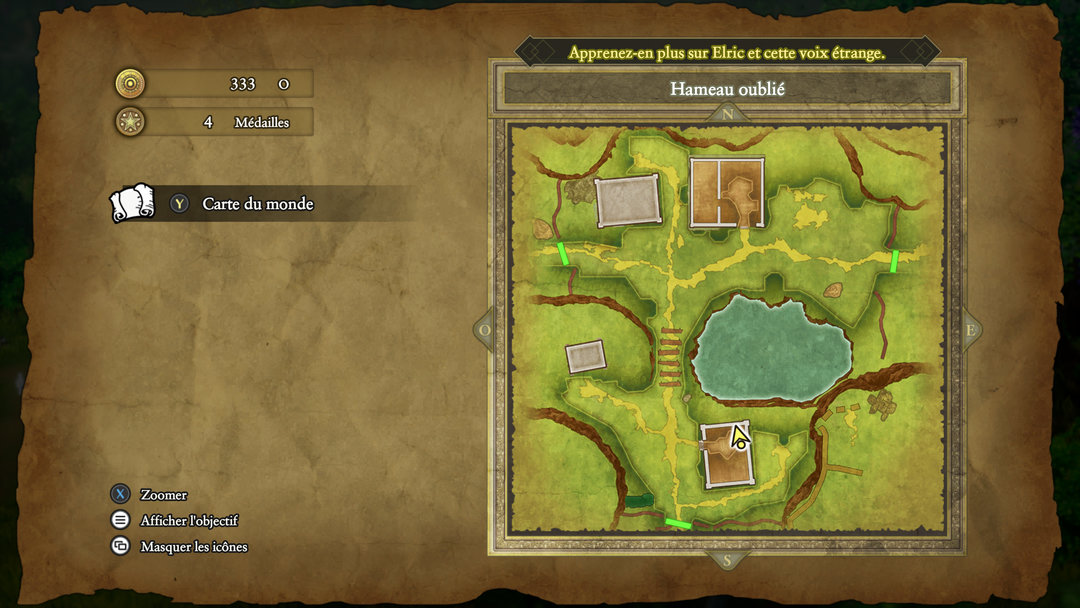This screenshot has height=608, width=1080.
Task: Open the Carte du monde entry
Action: [x=258, y=204]
